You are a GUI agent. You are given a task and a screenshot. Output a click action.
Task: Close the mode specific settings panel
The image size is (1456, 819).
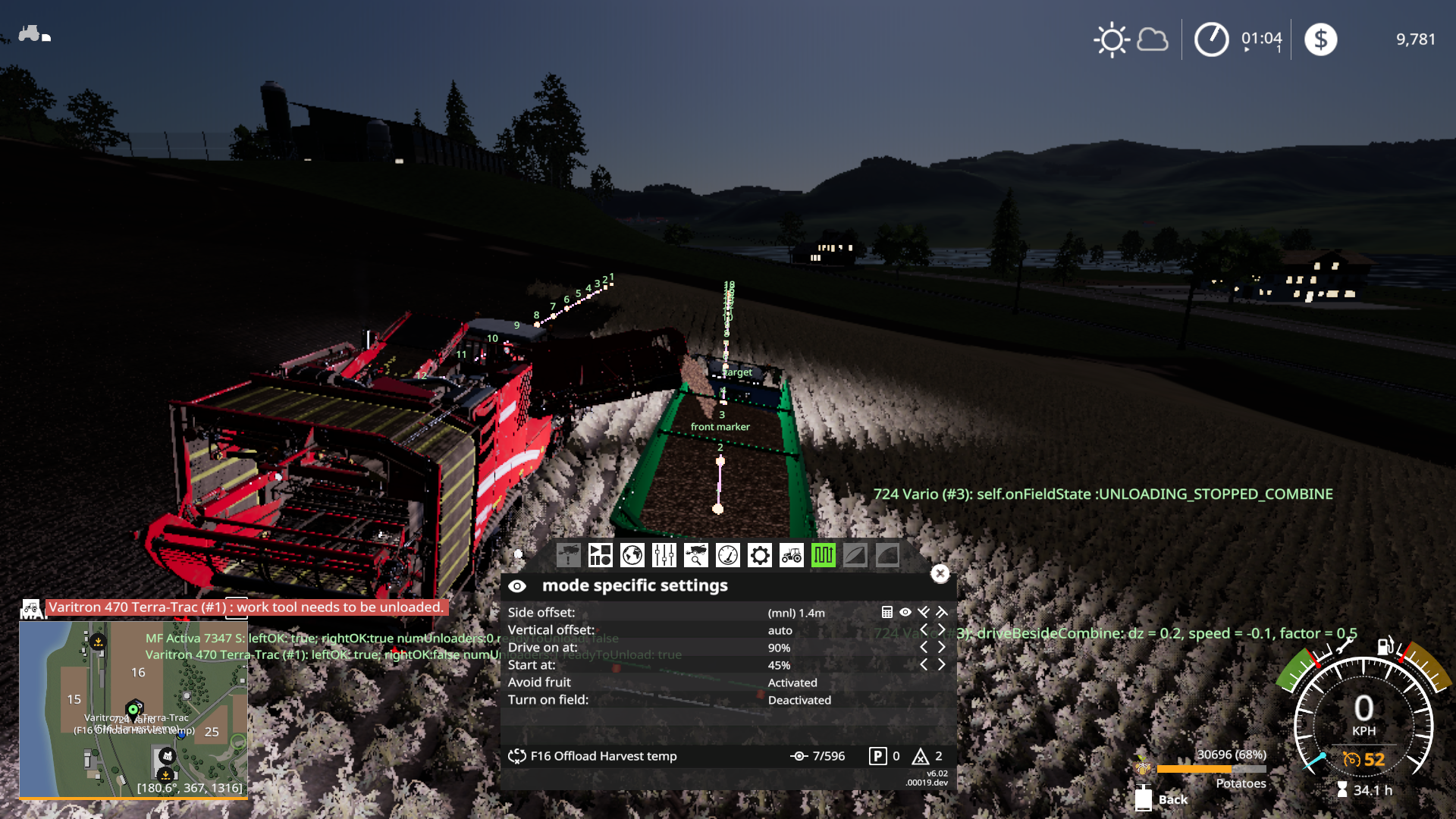click(x=941, y=574)
